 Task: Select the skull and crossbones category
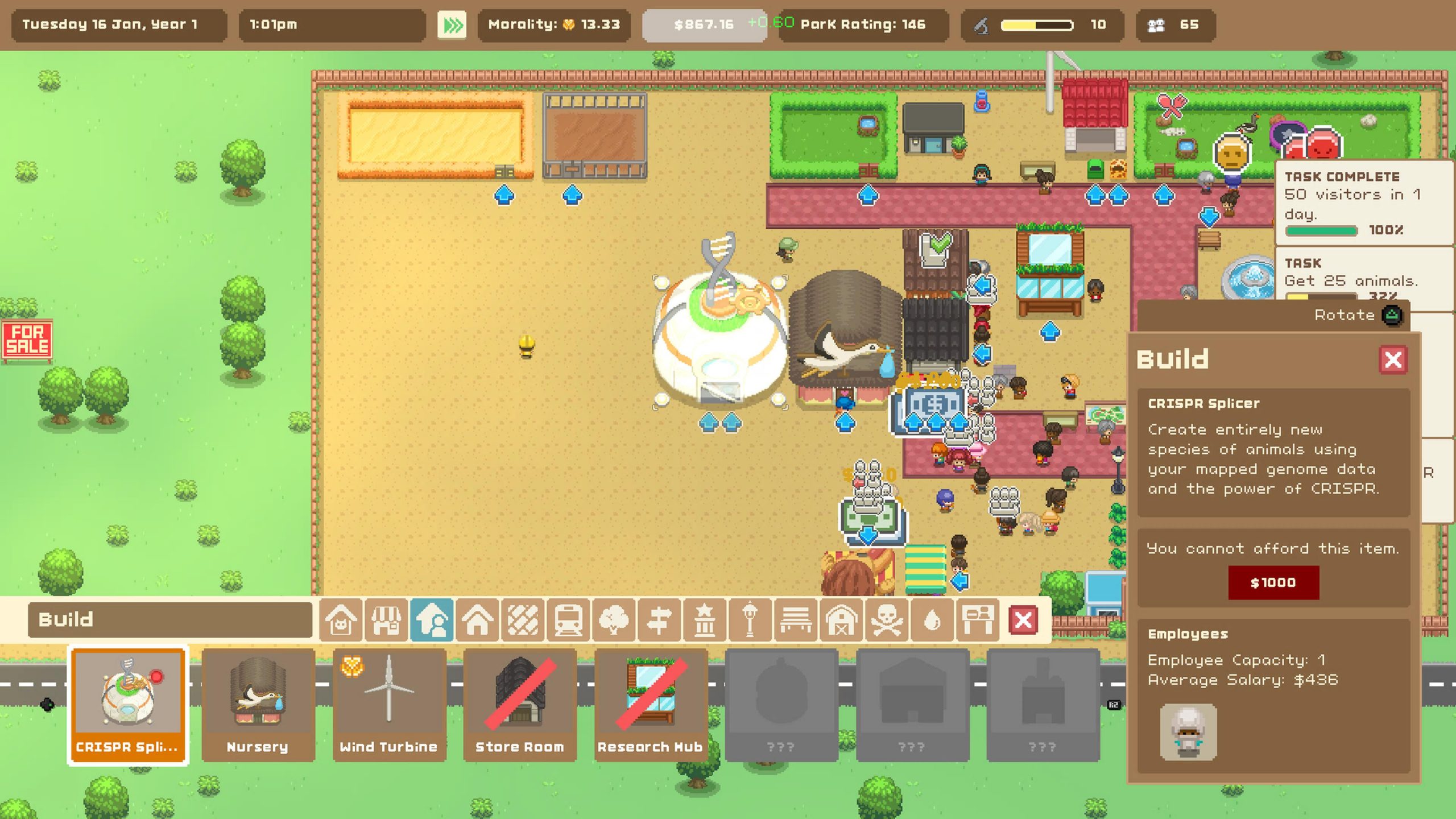[x=887, y=619]
